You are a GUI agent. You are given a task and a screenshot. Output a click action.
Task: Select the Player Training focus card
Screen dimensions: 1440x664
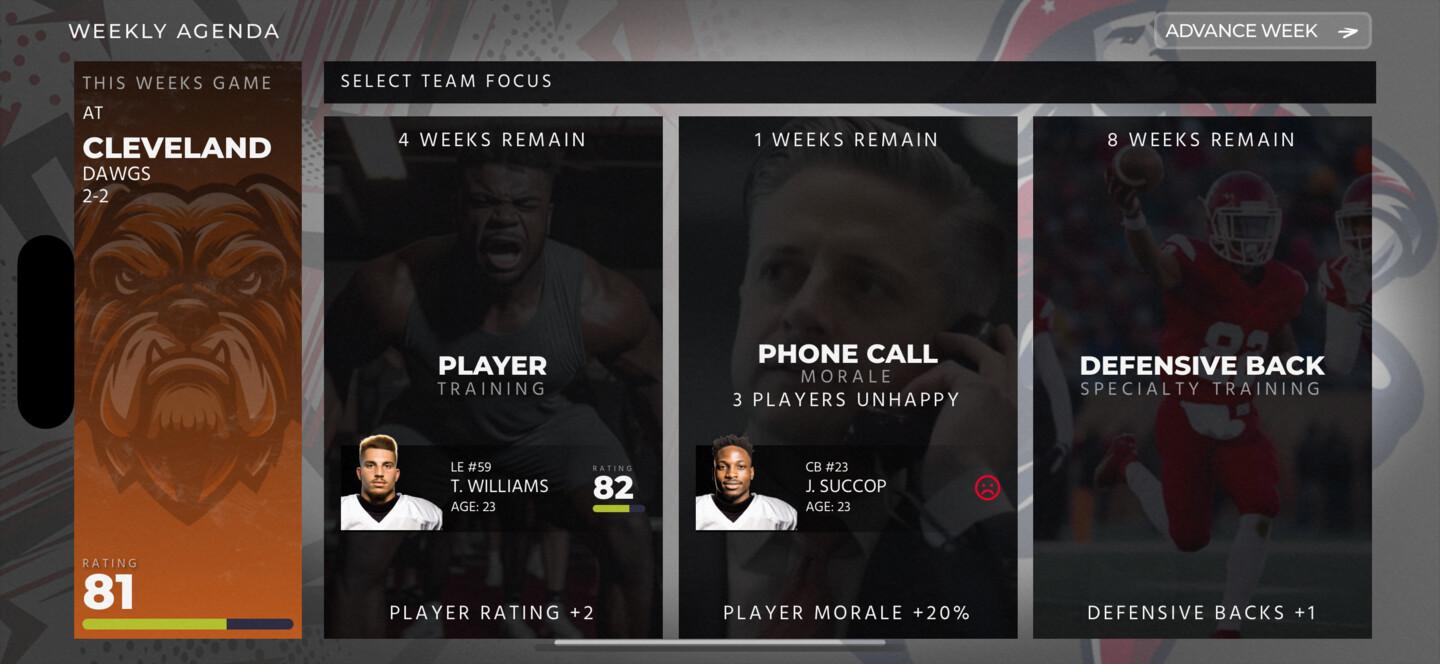[x=492, y=300]
